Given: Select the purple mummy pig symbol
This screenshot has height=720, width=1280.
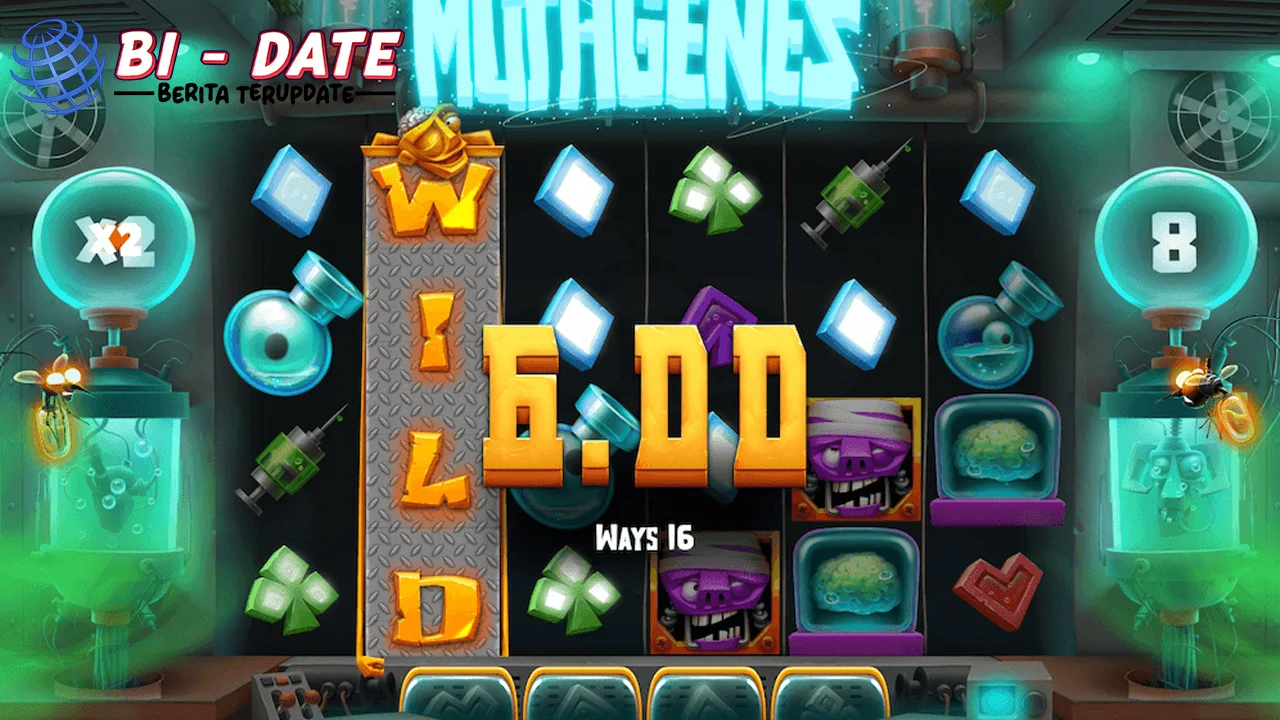Looking at the screenshot, I should coord(855,455).
